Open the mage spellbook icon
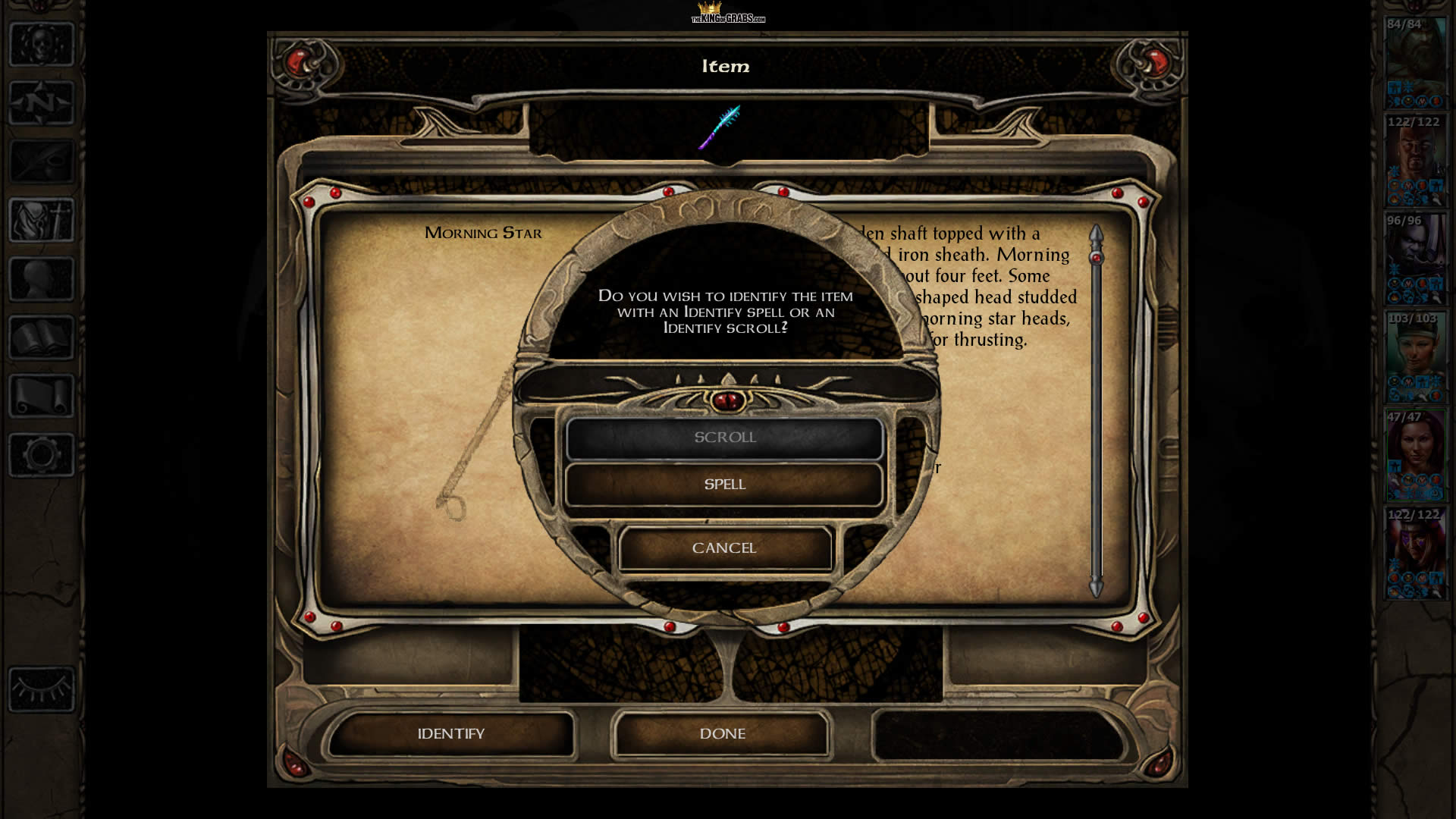Screen dimensions: 1456x819 pyautogui.click(x=42, y=337)
